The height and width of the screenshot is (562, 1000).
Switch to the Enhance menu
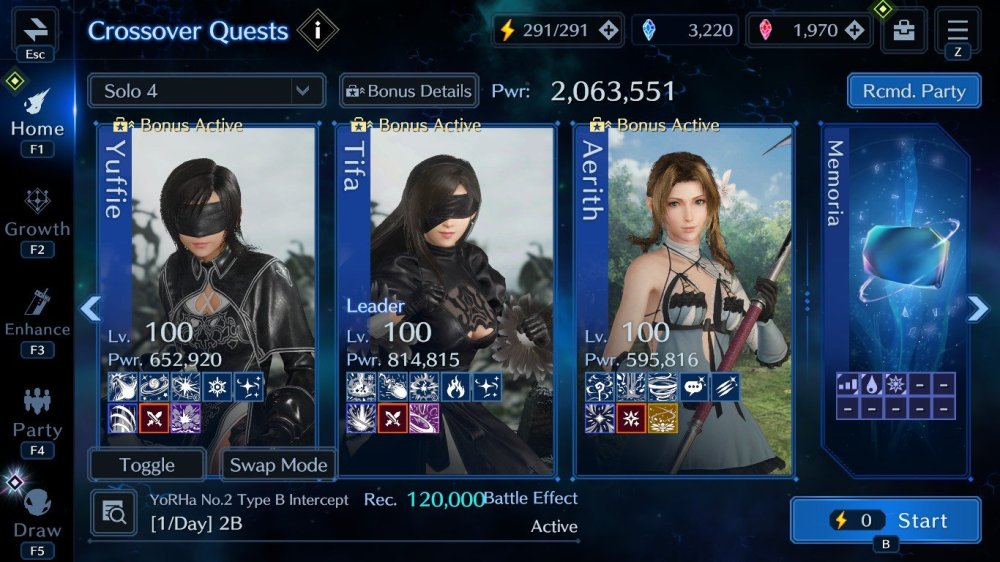coord(37,315)
